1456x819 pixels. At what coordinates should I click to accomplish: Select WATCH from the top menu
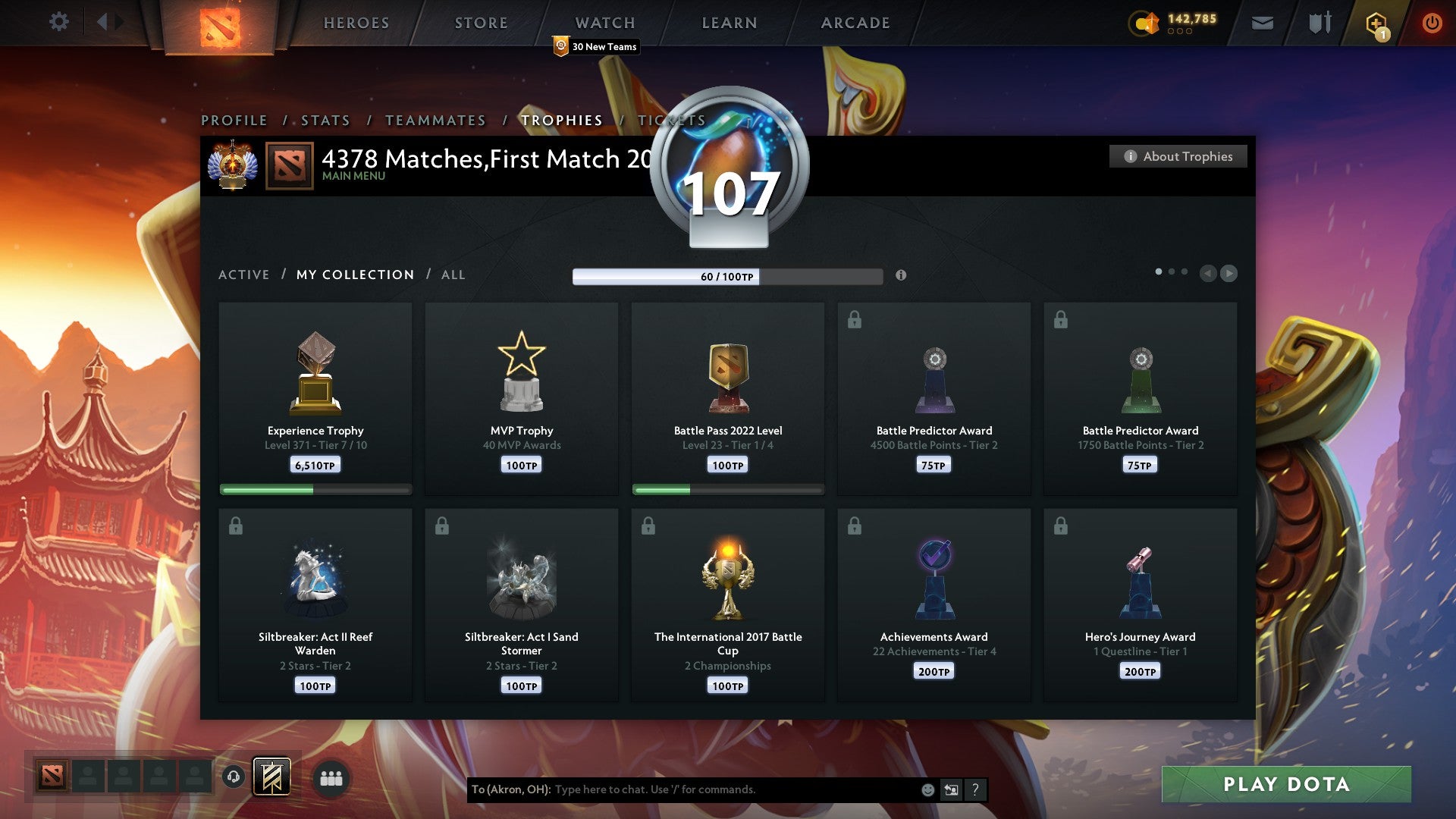[x=604, y=23]
